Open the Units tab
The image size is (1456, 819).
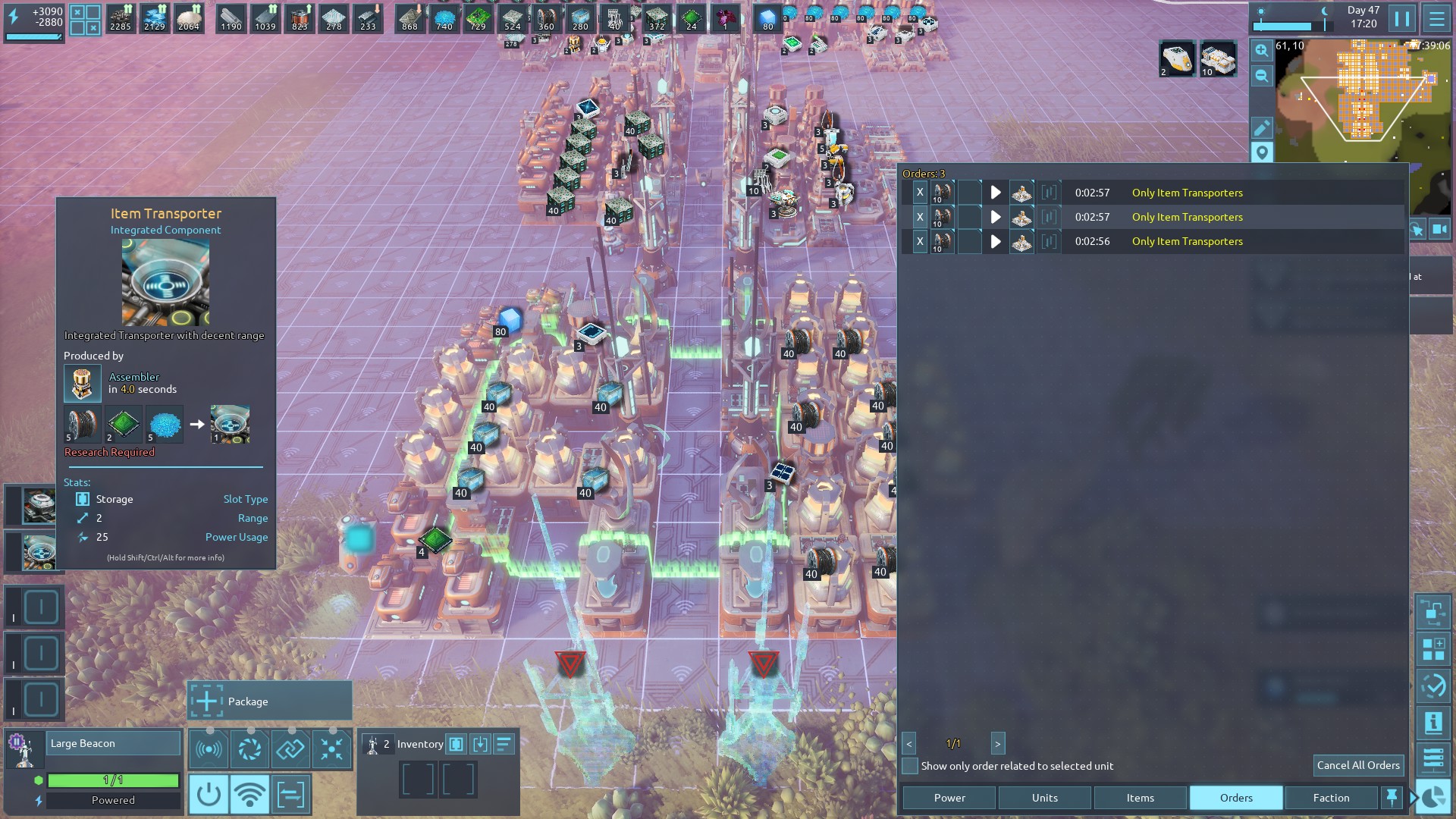click(1044, 798)
